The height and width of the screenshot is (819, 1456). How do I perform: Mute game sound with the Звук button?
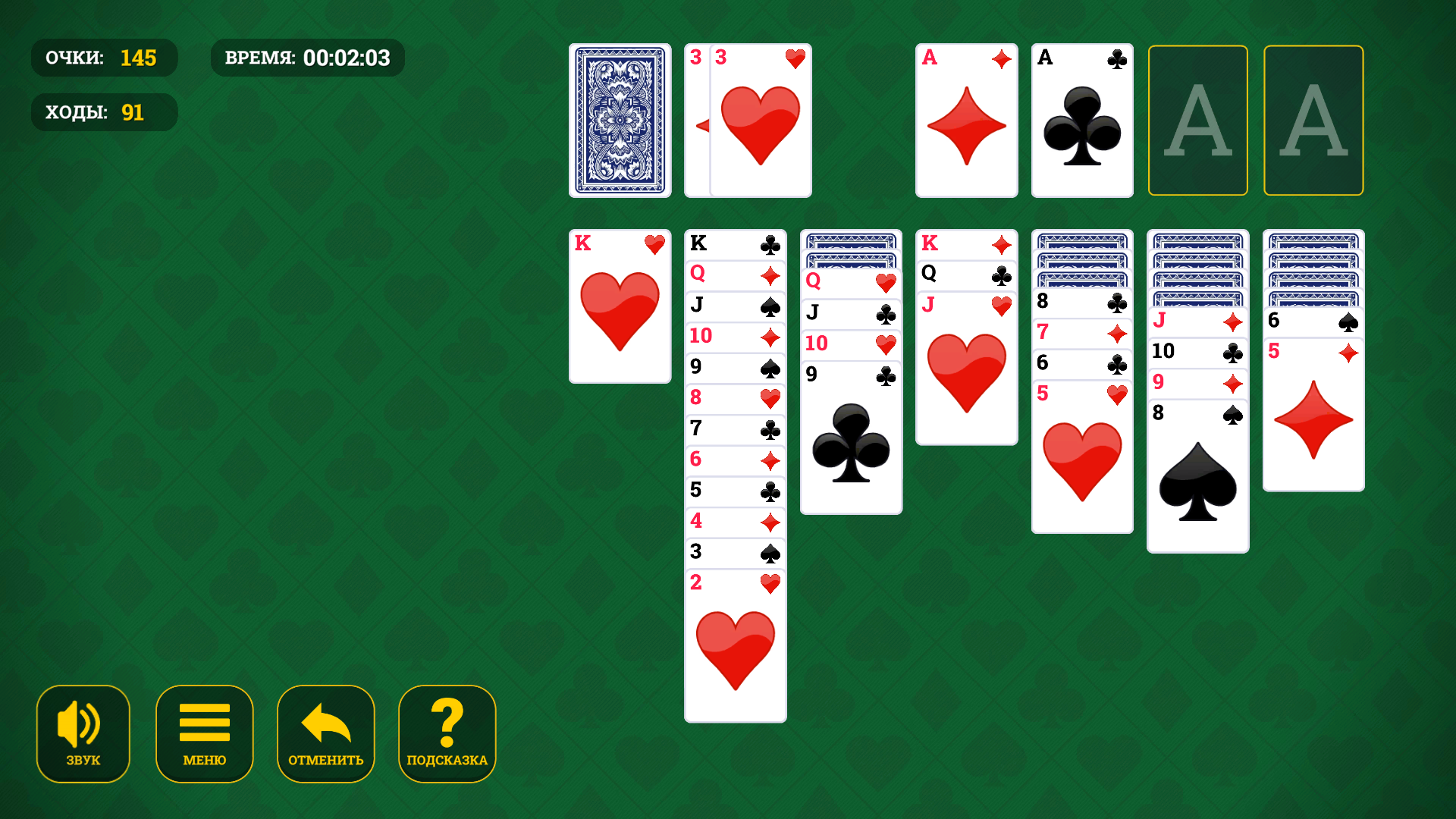[x=83, y=733]
